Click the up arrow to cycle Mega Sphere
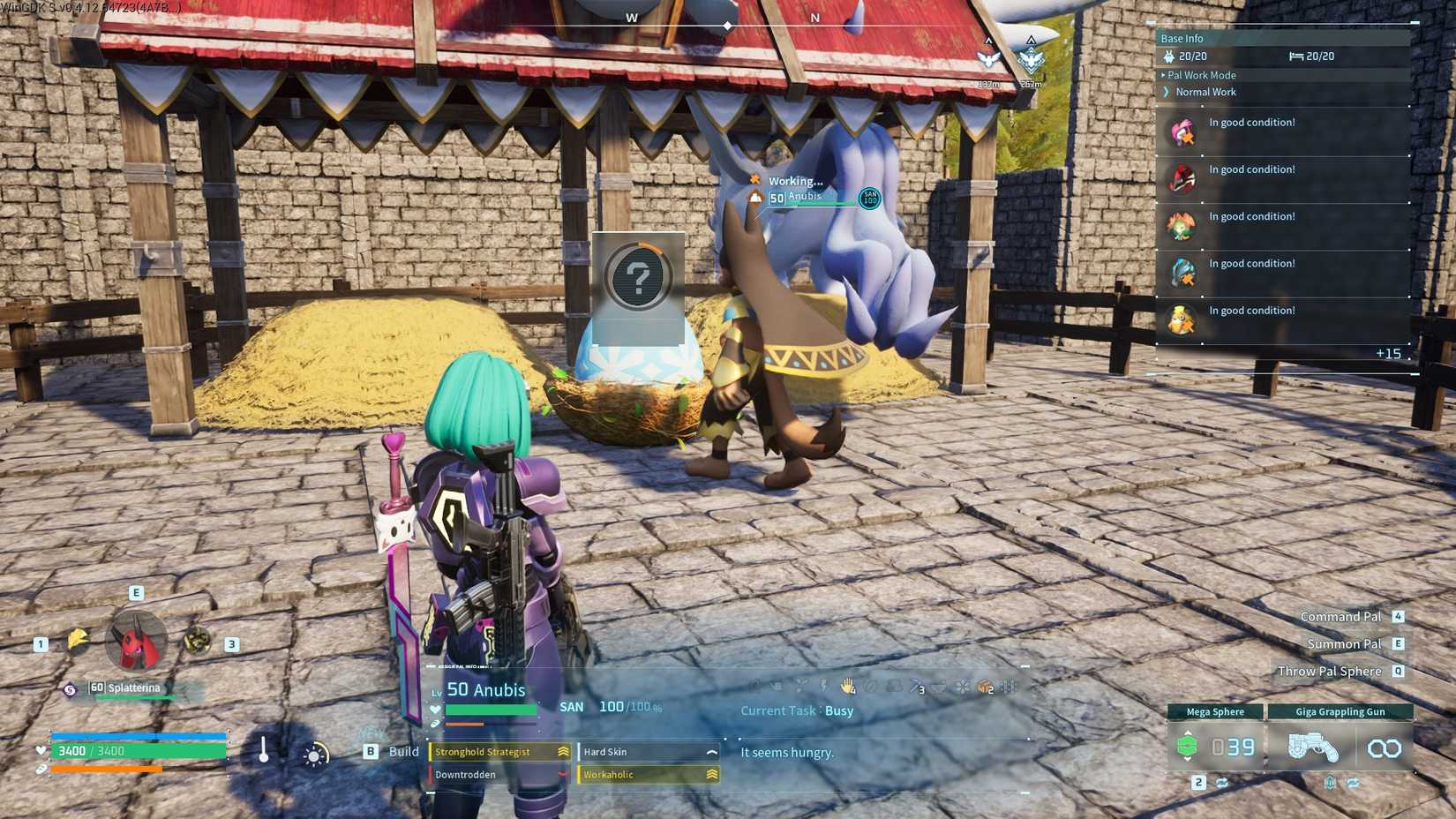This screenshot has width=1456, height=819. (x=1188, y=732)
